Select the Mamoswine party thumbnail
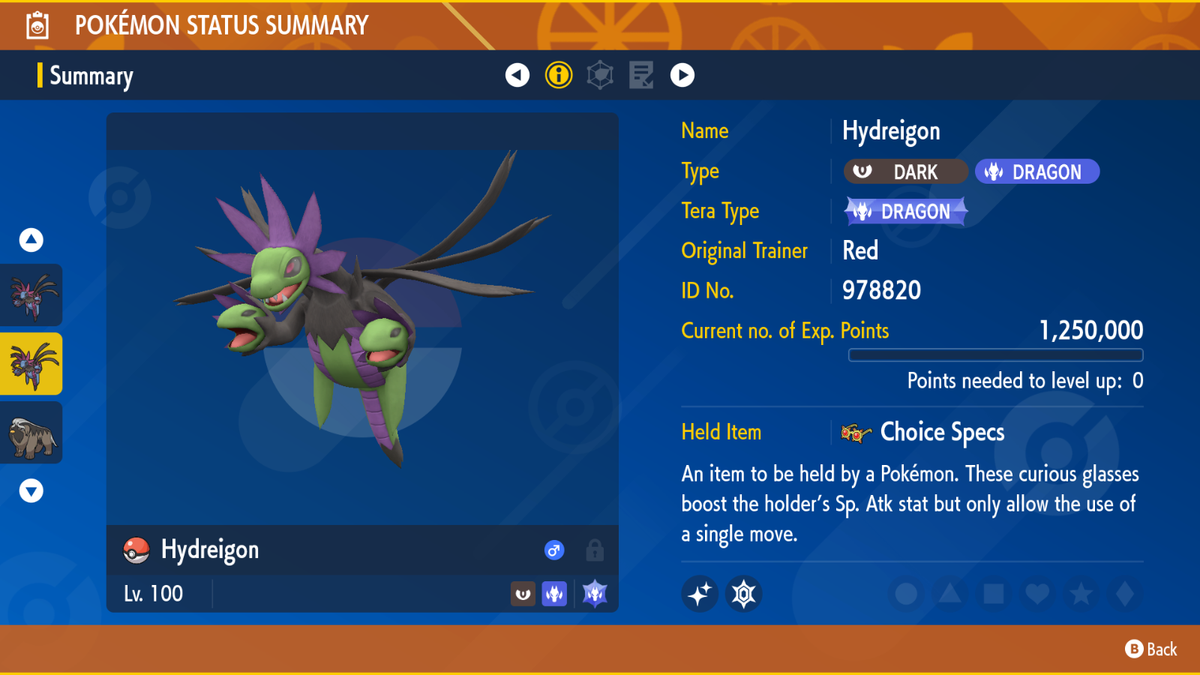The image size is (1200, 675). [x=32, y=433]
